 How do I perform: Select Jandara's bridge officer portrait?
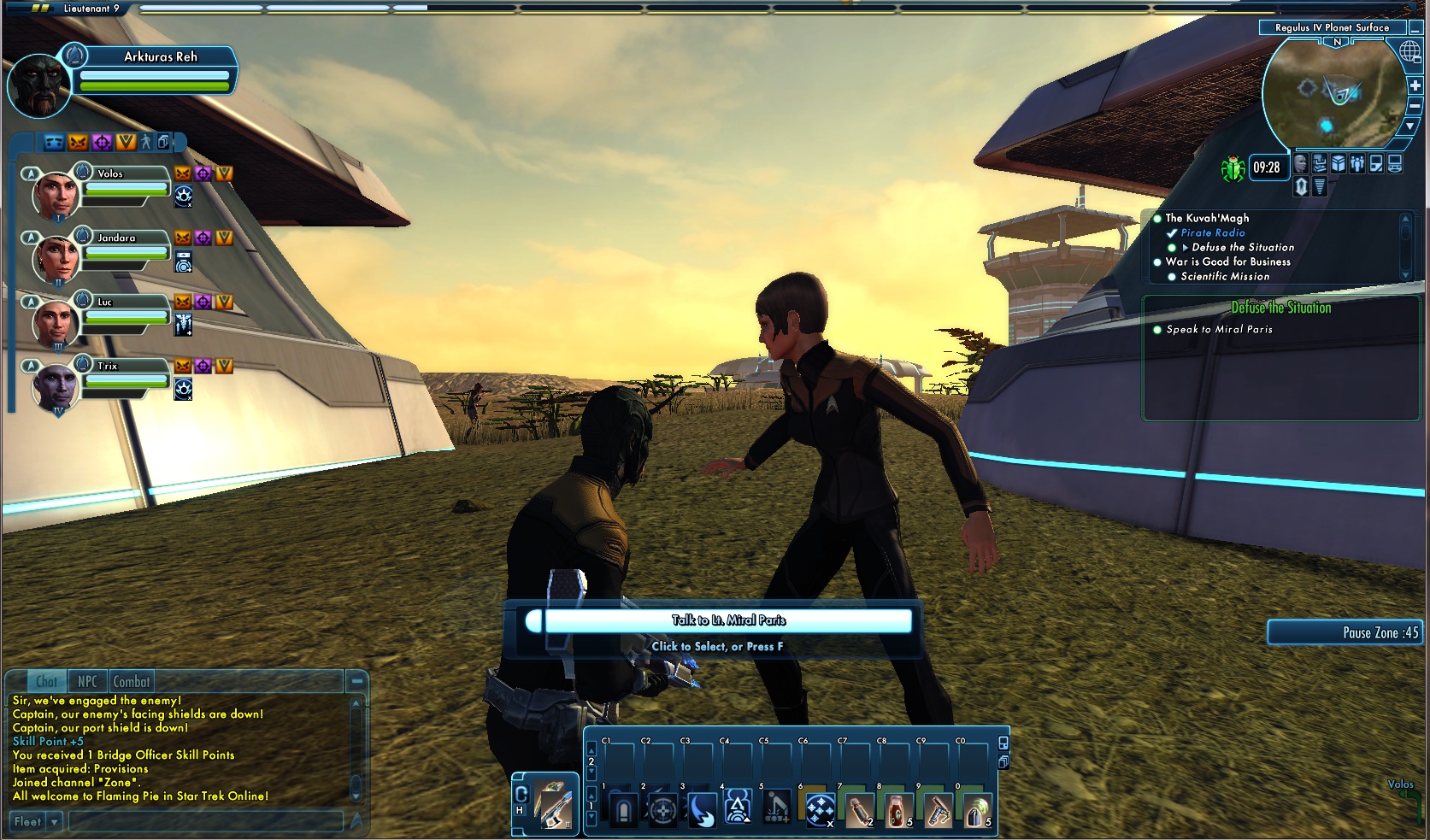(x=55, y=260)
